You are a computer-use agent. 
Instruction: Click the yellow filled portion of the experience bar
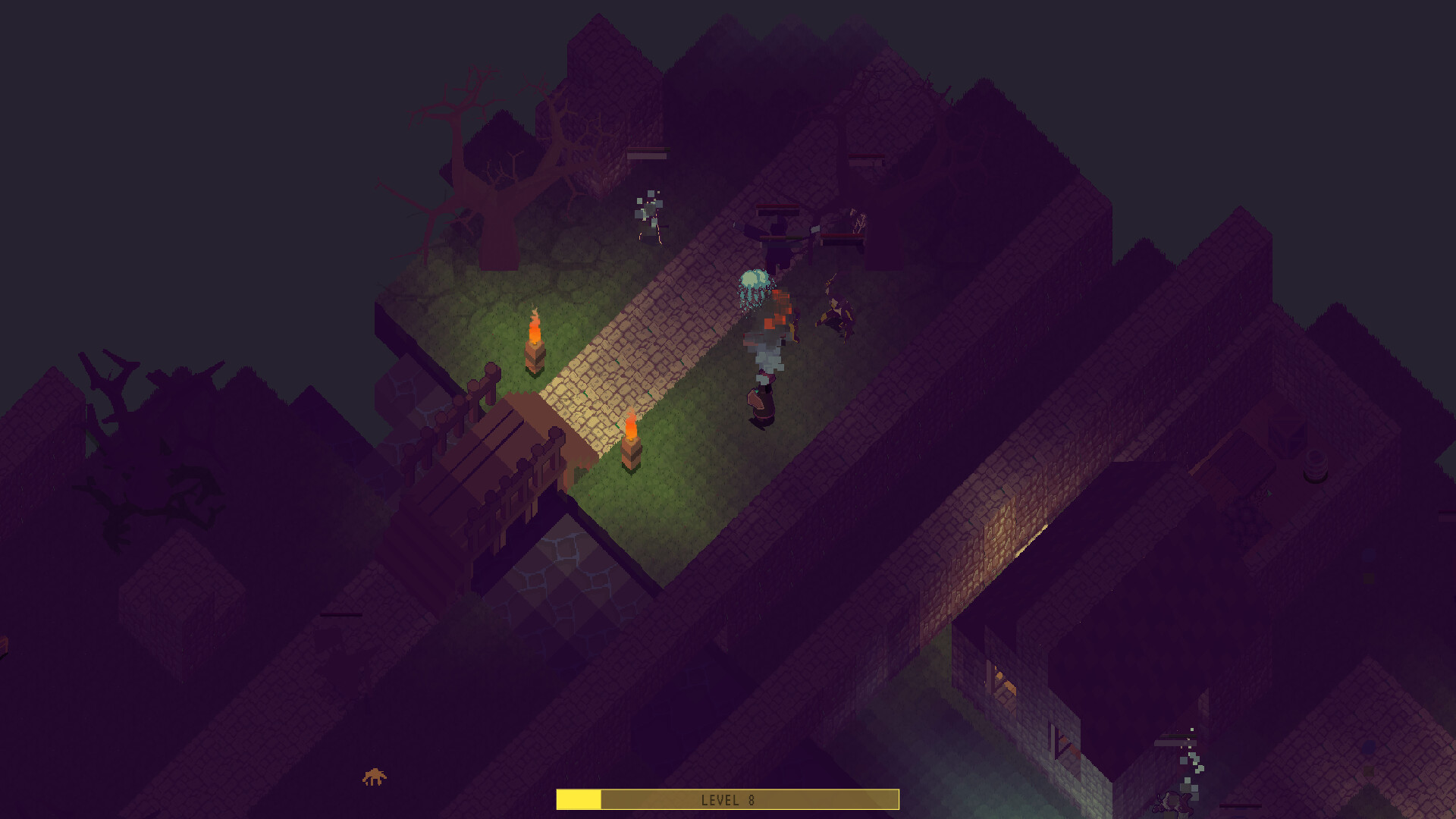click(x=578, y=798)
